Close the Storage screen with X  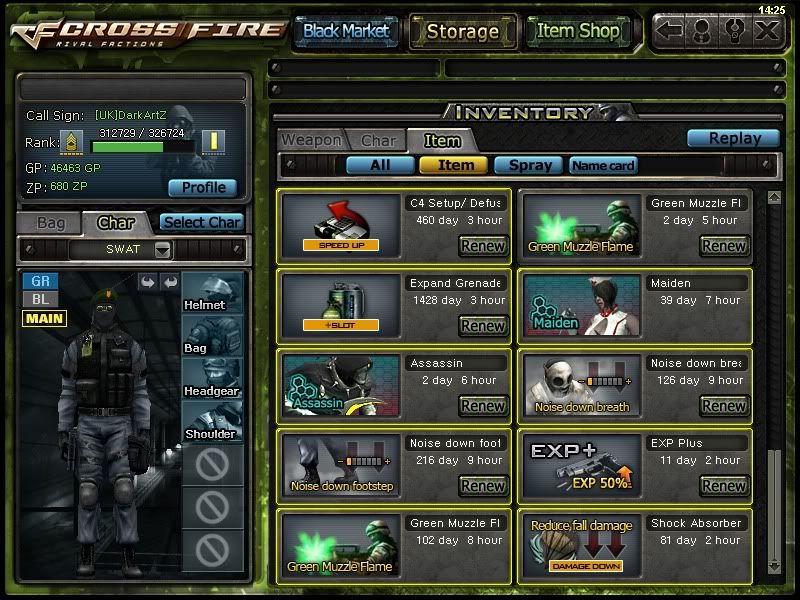click(767, 30)
